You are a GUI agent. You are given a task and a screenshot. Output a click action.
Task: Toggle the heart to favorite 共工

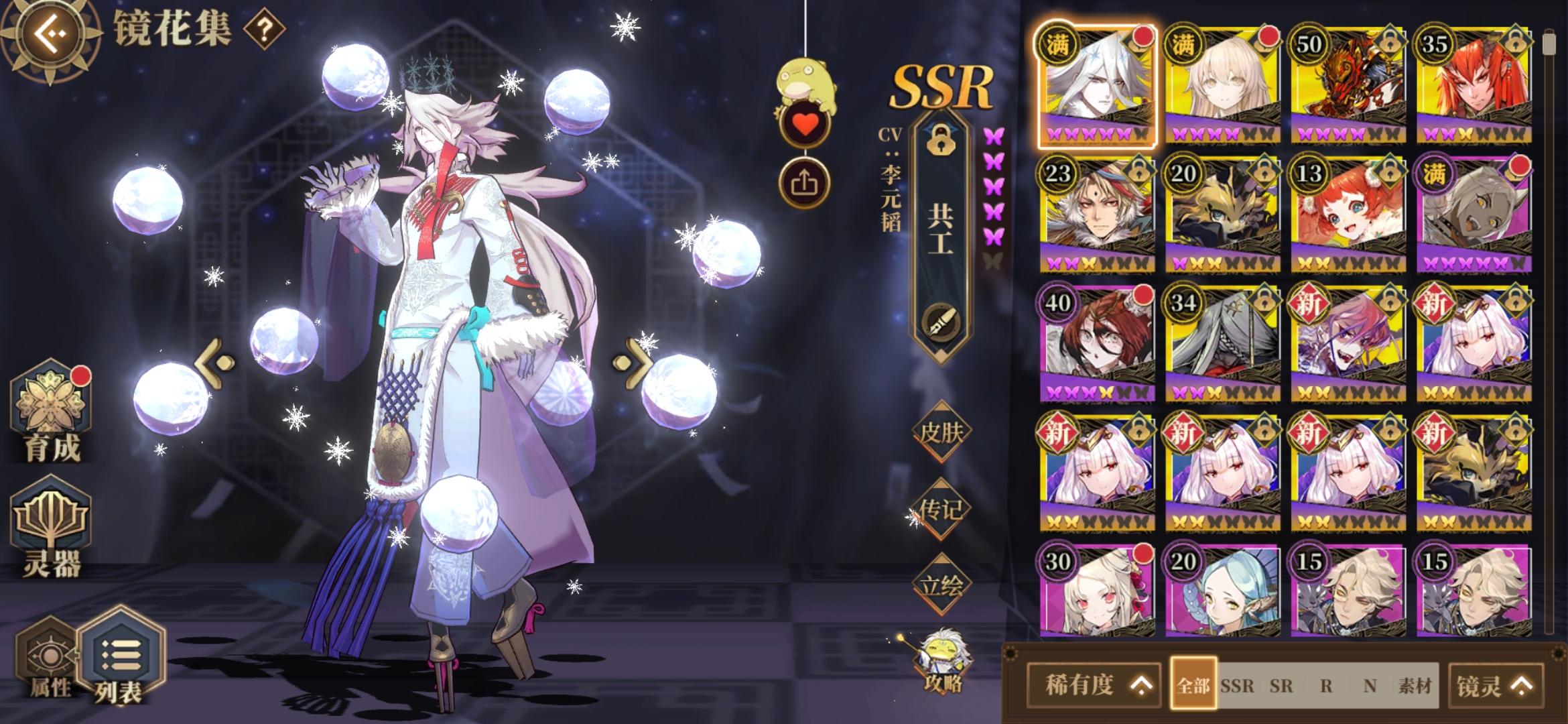point(805,123)
